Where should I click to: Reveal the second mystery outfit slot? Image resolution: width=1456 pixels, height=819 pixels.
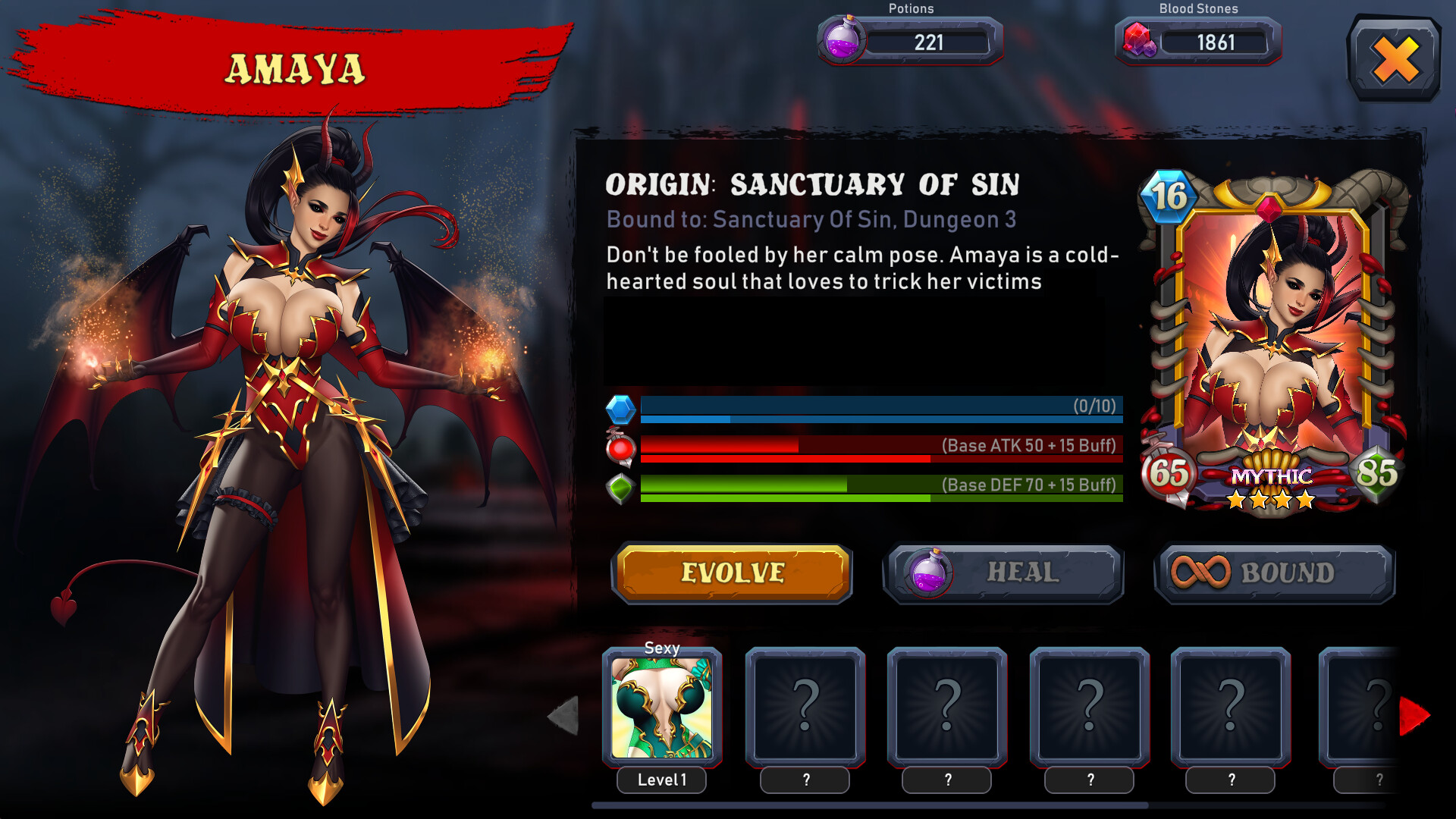tap(948, 708)
